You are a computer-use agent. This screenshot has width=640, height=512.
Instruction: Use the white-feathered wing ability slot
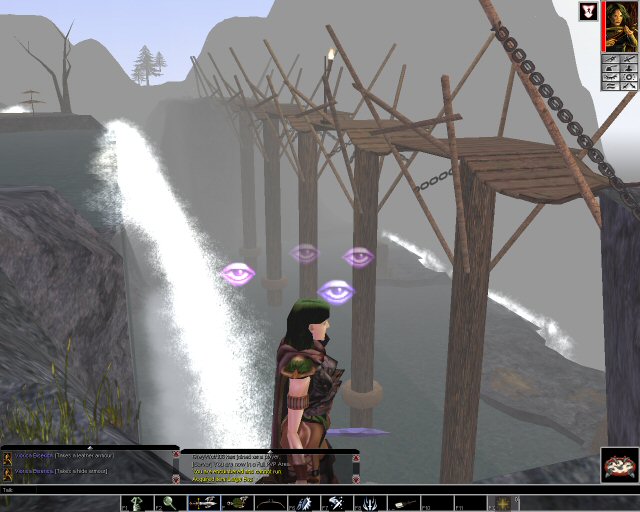(x=303, y=503)
